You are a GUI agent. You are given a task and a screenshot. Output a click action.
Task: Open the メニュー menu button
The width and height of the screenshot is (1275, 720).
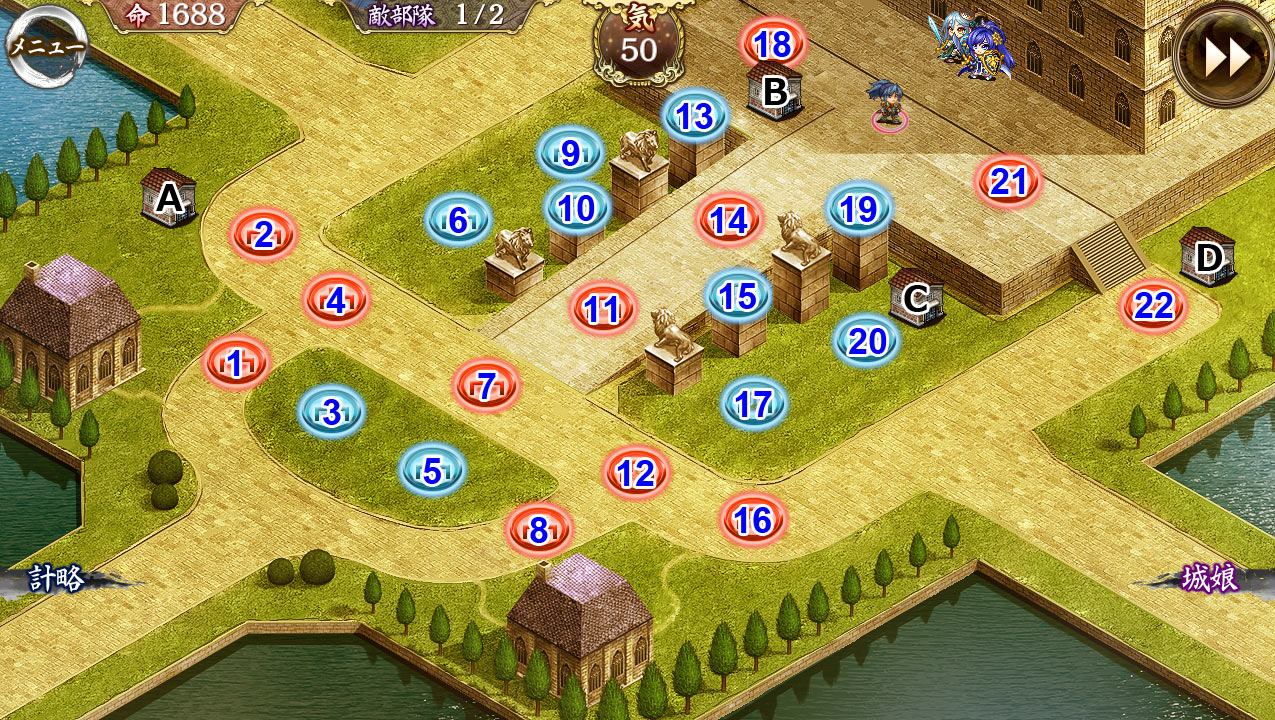click(x=46, y=46)
